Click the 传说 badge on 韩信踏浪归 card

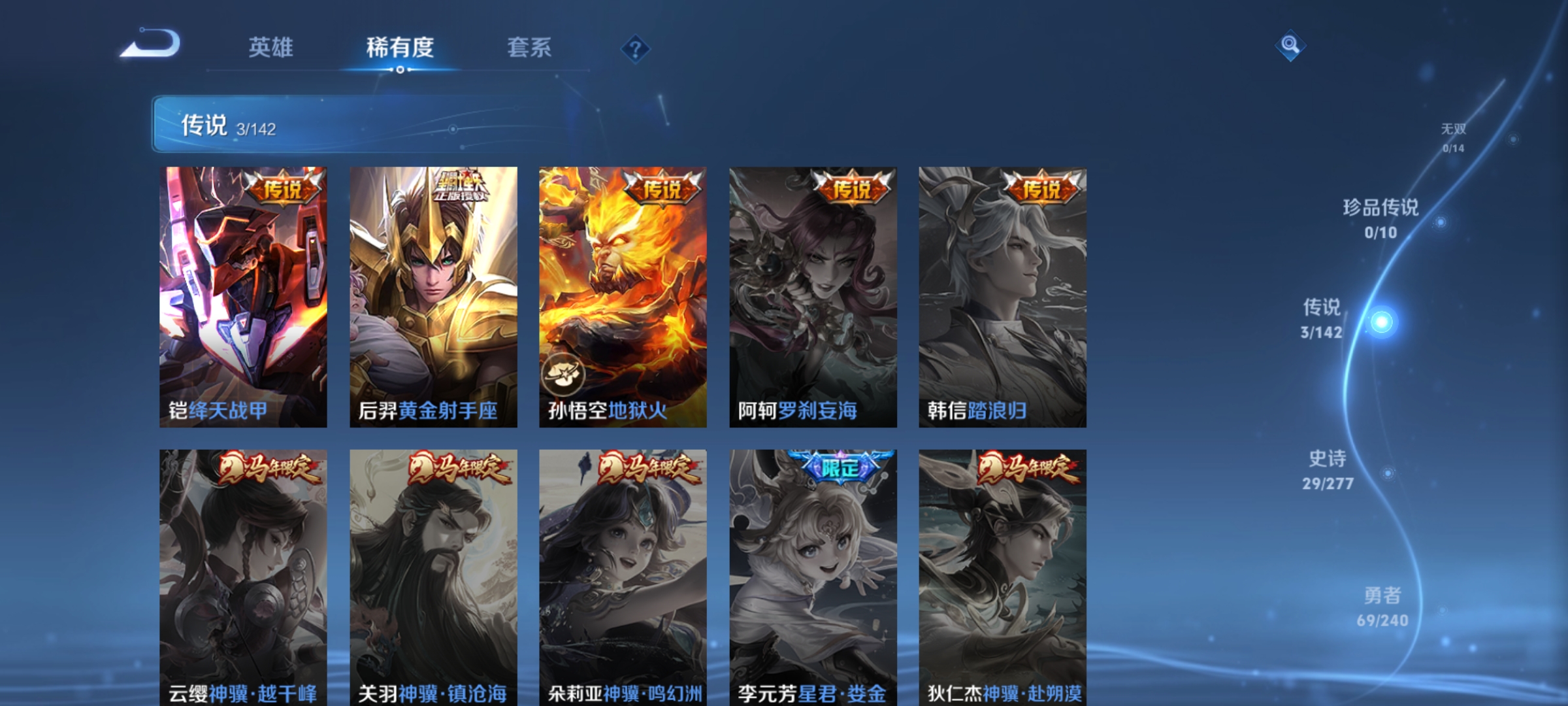click(x=1041, y=190)
